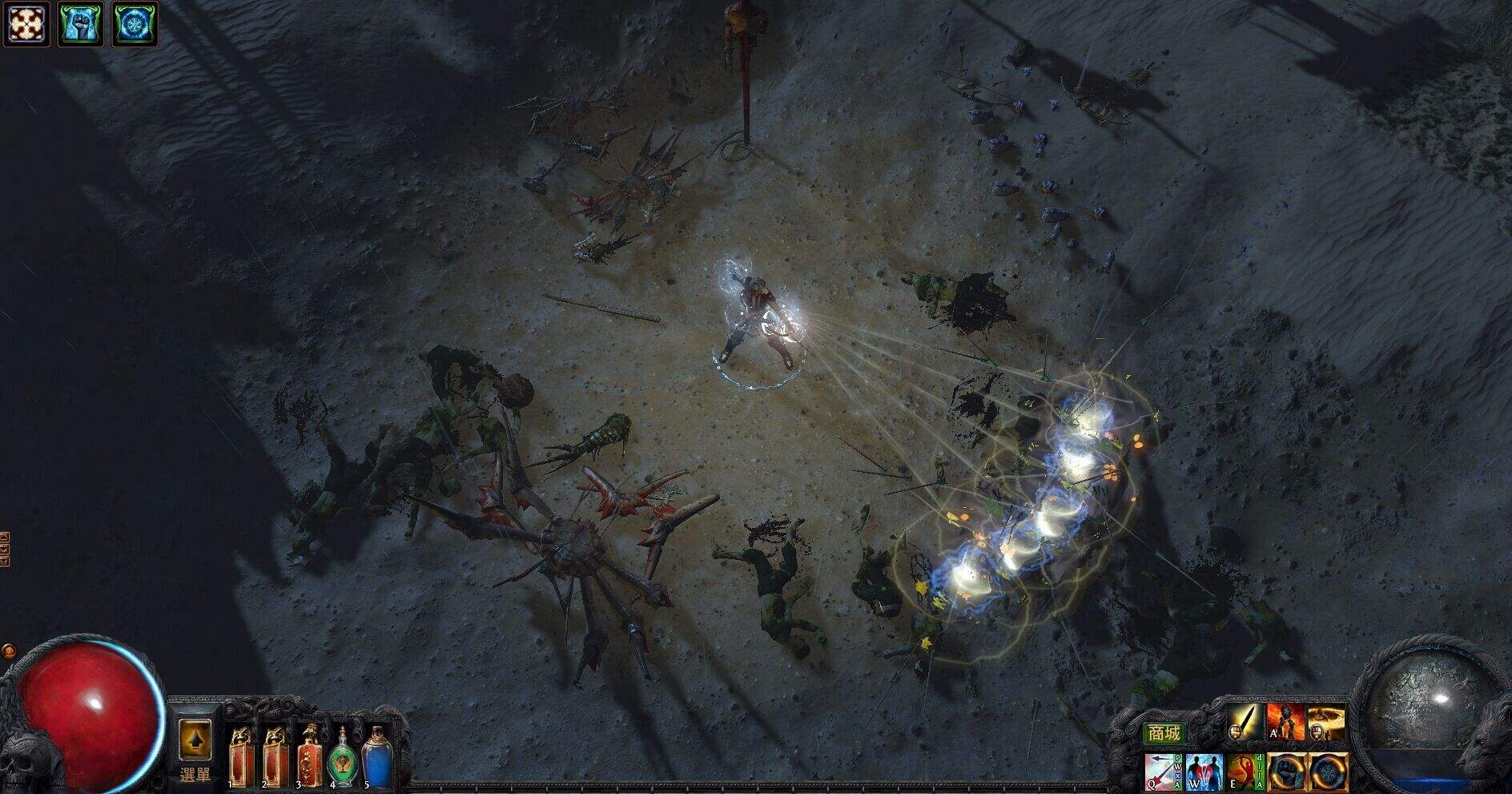Click the blue fist buff icon
Screen dimensions: 1512x794
tap(81, 23)
